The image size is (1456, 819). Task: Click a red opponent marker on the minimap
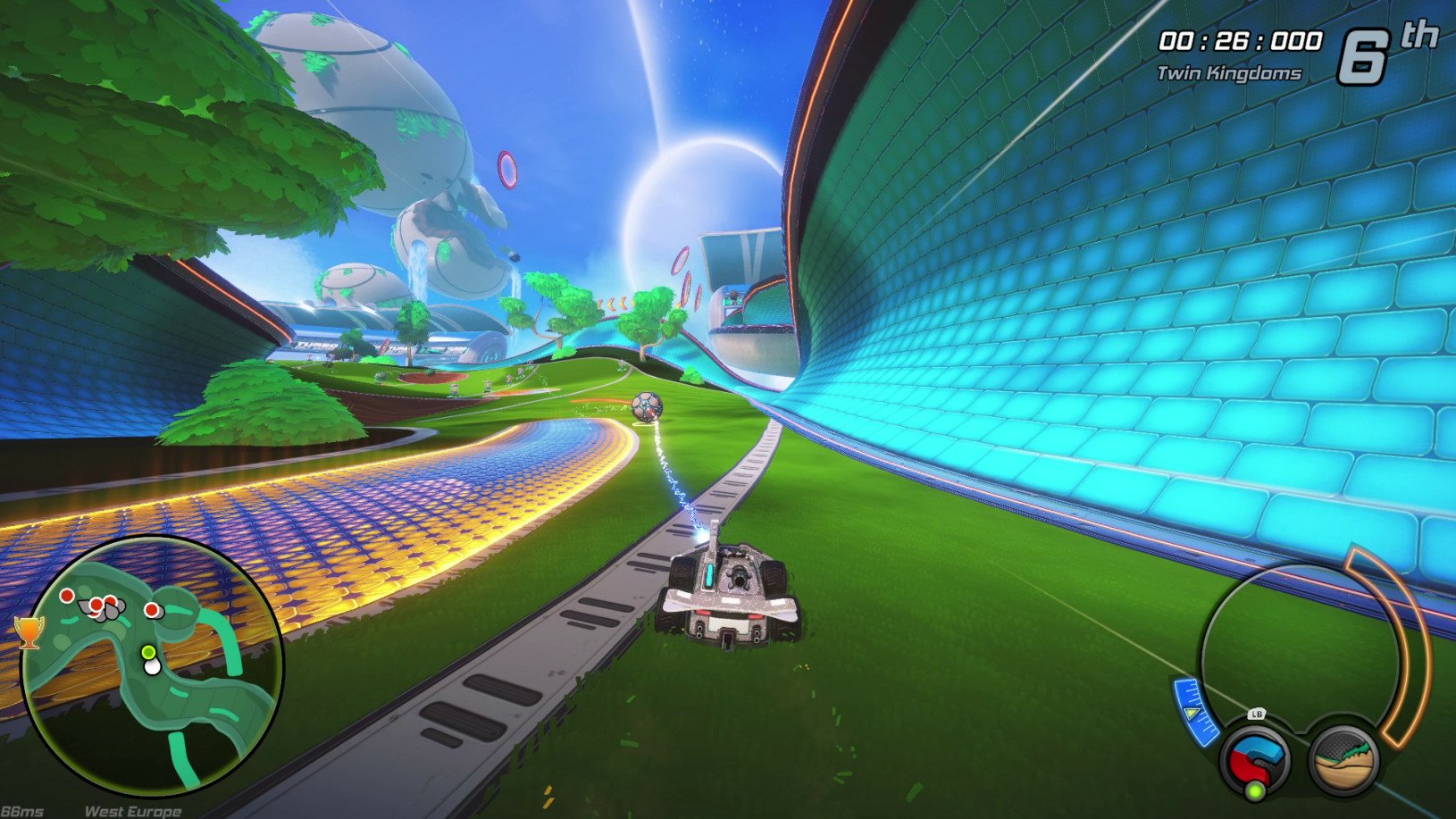pos(66,597)
